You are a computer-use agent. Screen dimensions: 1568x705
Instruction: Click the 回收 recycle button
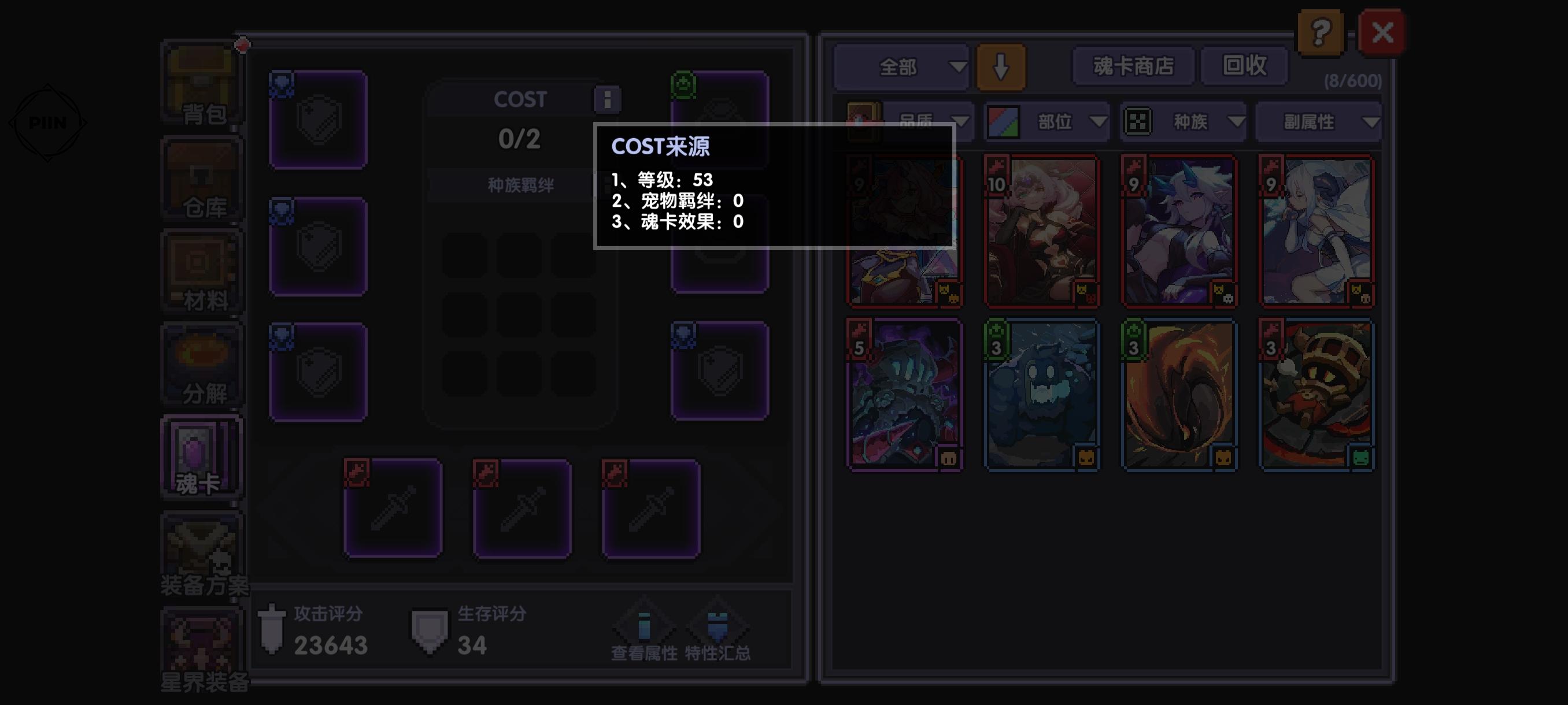pos(1244,67)
